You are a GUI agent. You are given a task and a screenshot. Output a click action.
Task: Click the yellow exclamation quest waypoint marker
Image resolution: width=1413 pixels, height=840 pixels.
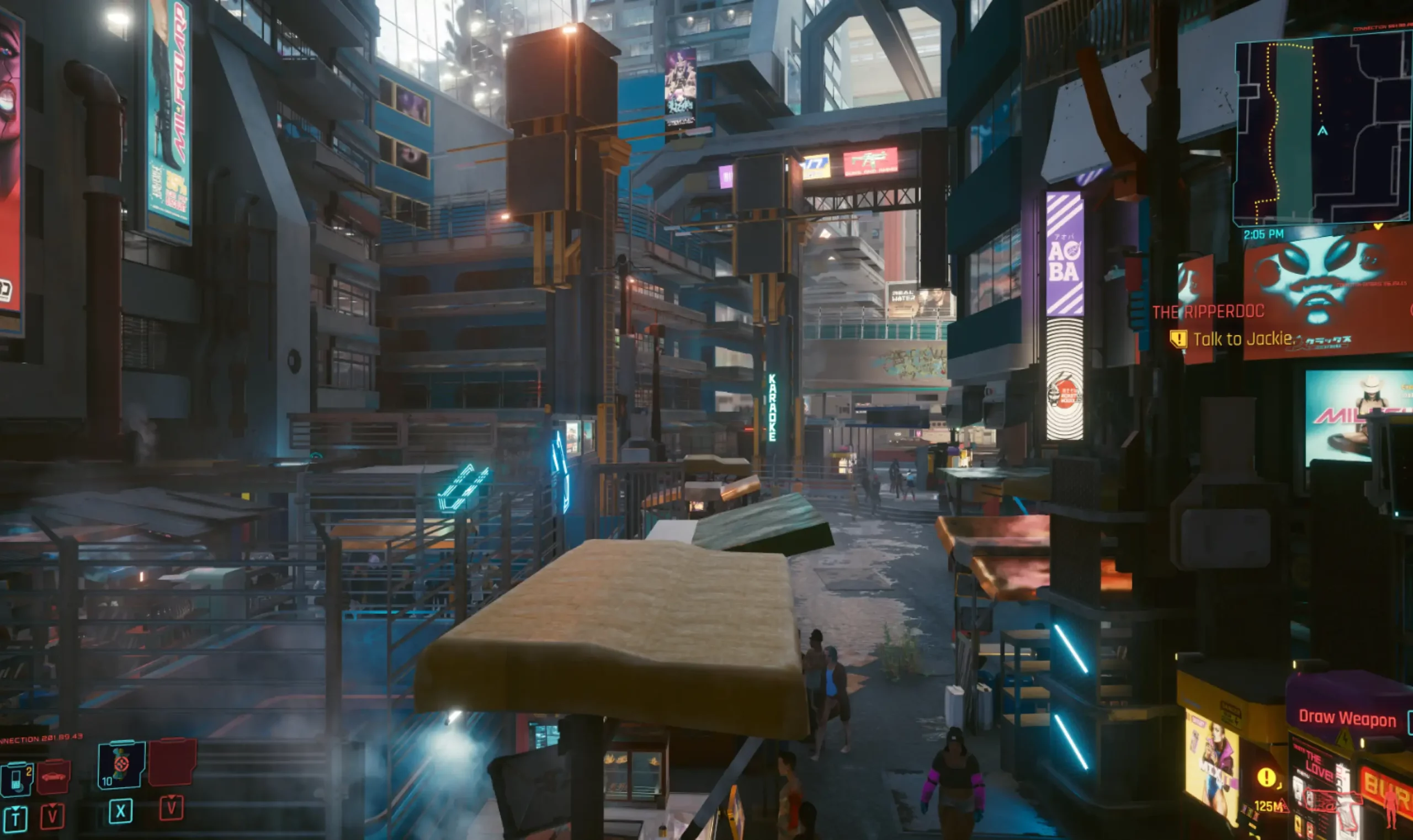tap(1266, 777)
